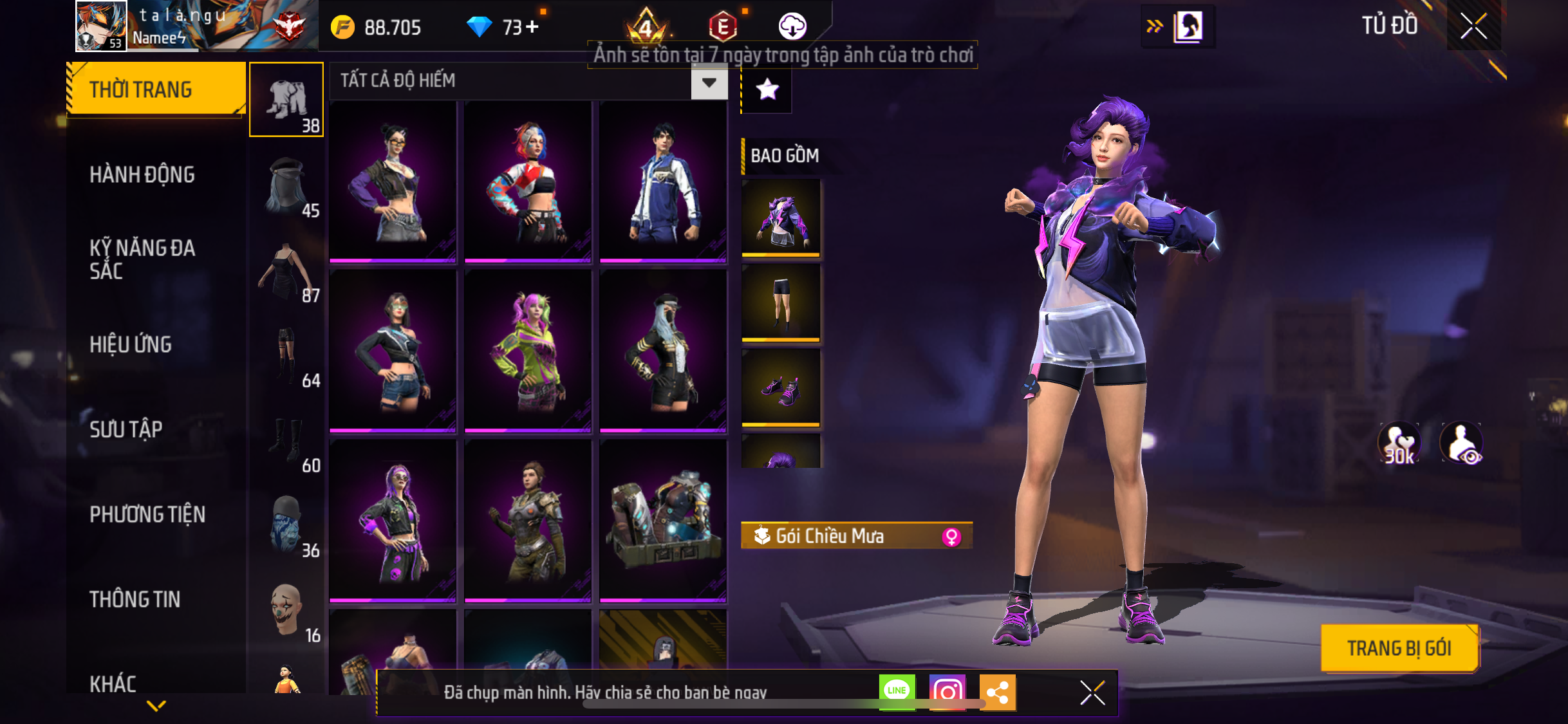Share screenshot to Instagram

point(947,692)
